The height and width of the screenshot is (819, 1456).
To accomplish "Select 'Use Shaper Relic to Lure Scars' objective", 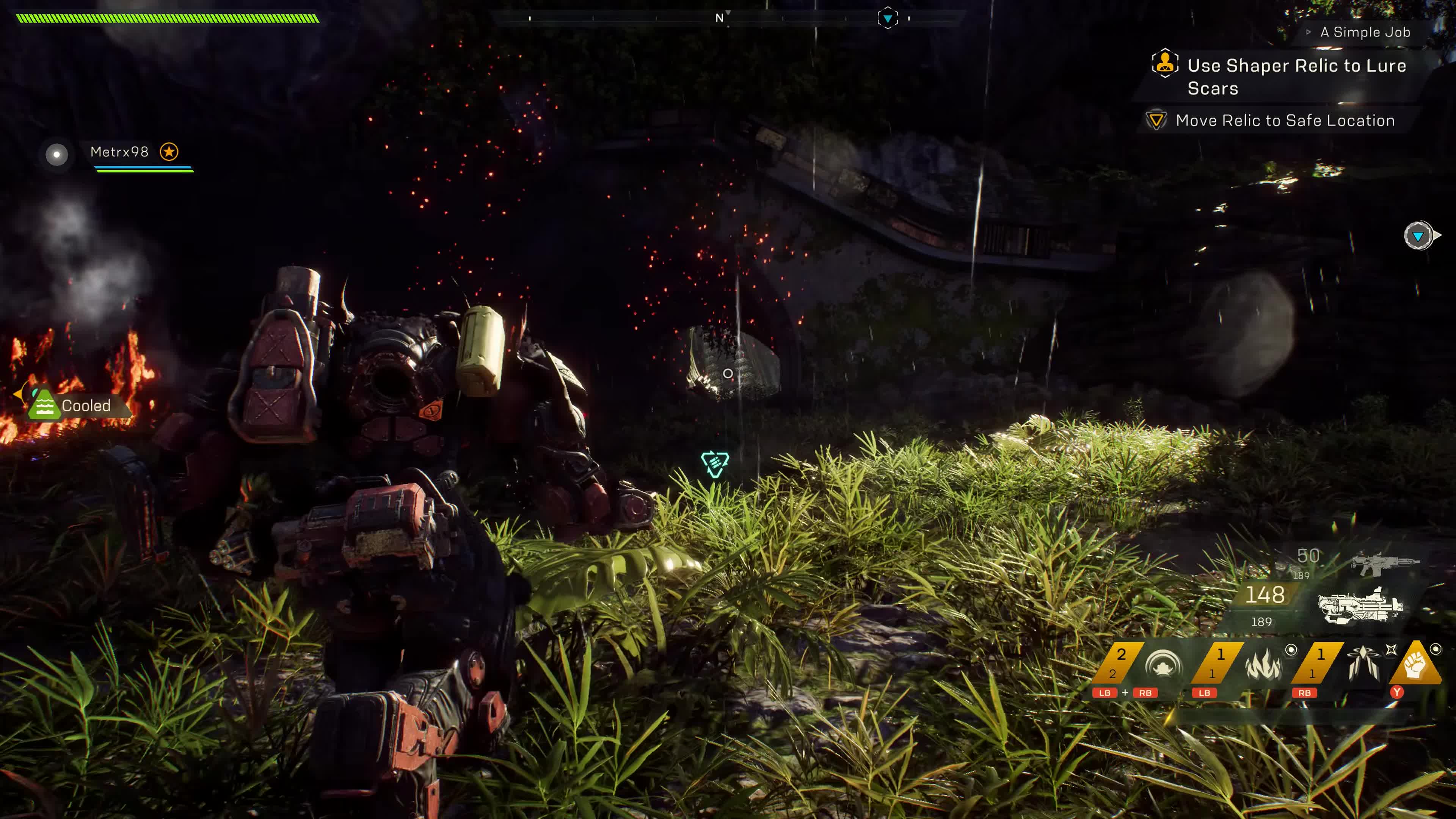I will [1296, 76].
